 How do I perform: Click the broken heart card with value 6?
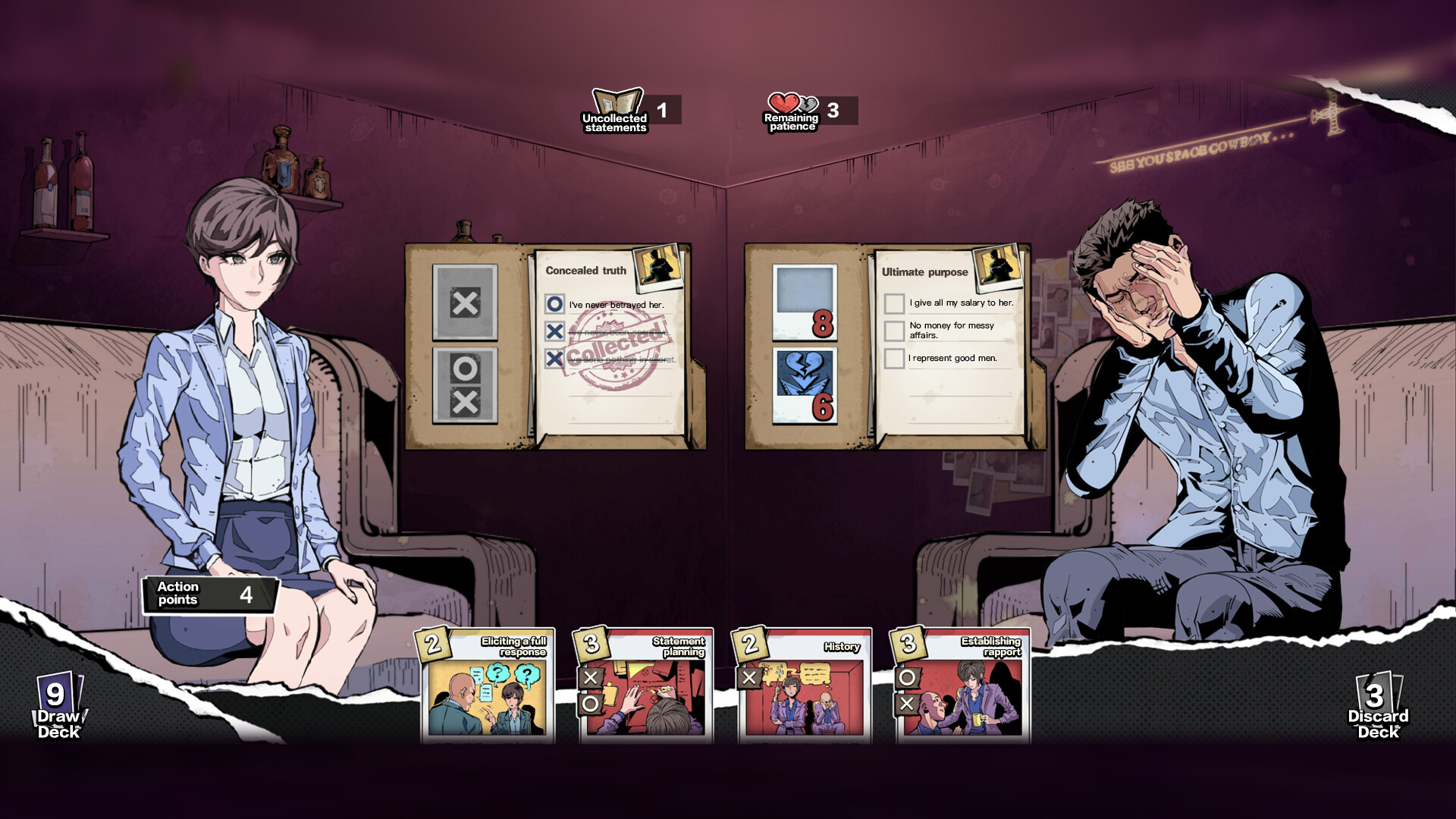pyautogui.click(x=804, y=387)
